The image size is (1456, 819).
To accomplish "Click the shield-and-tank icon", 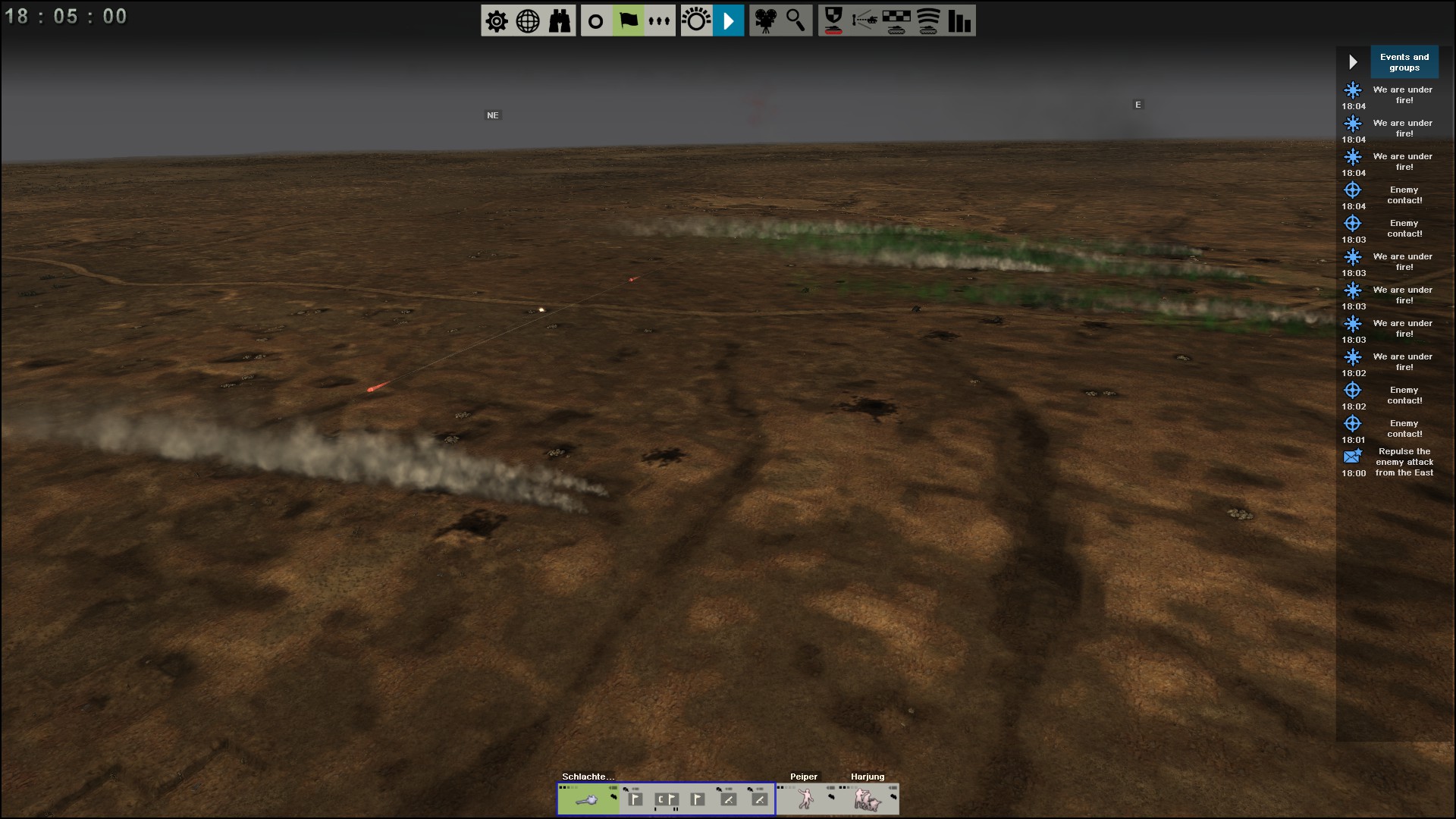I will point(833,21).
